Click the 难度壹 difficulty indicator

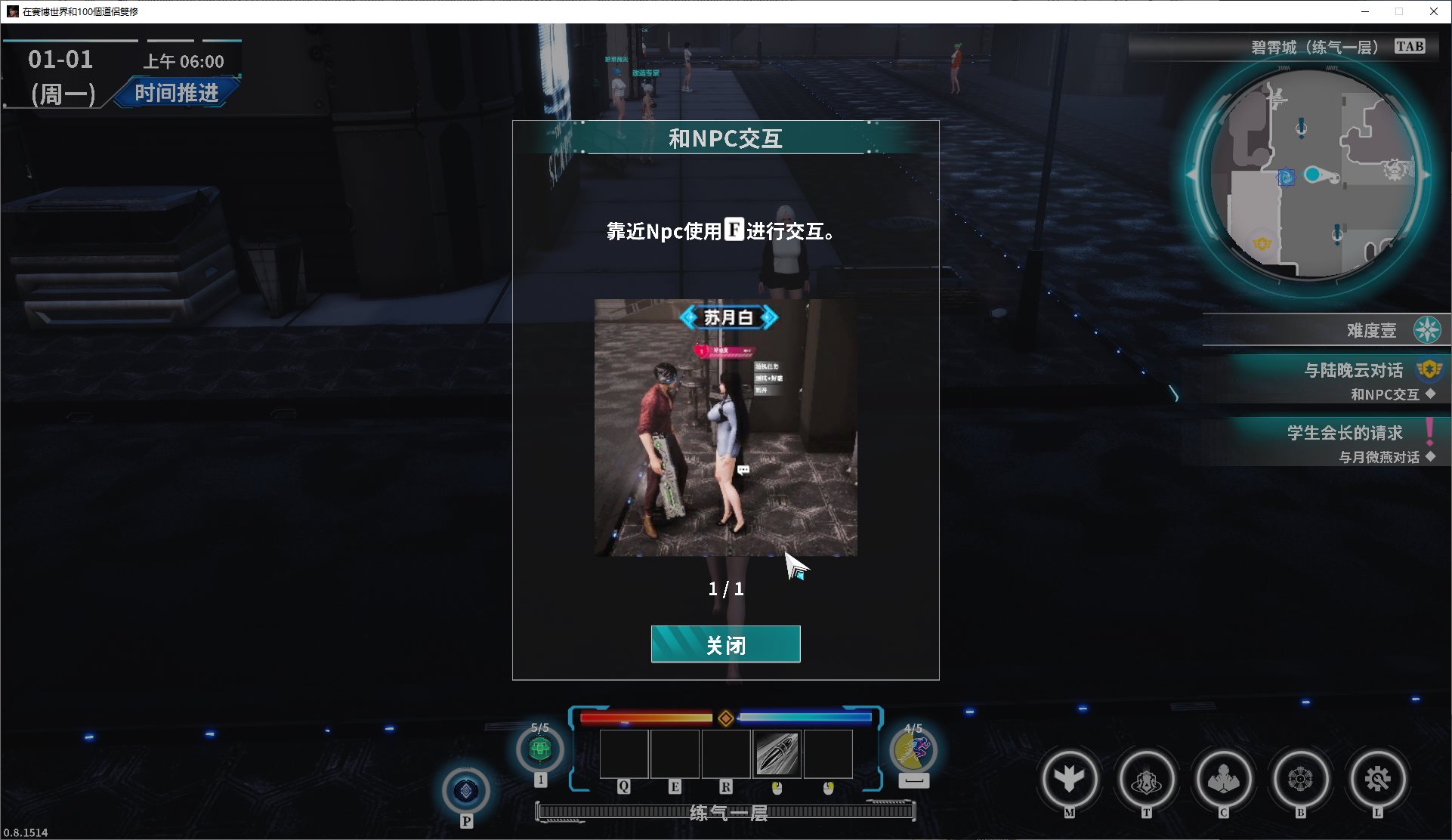pyautogui.click(x=1371, y=330)
